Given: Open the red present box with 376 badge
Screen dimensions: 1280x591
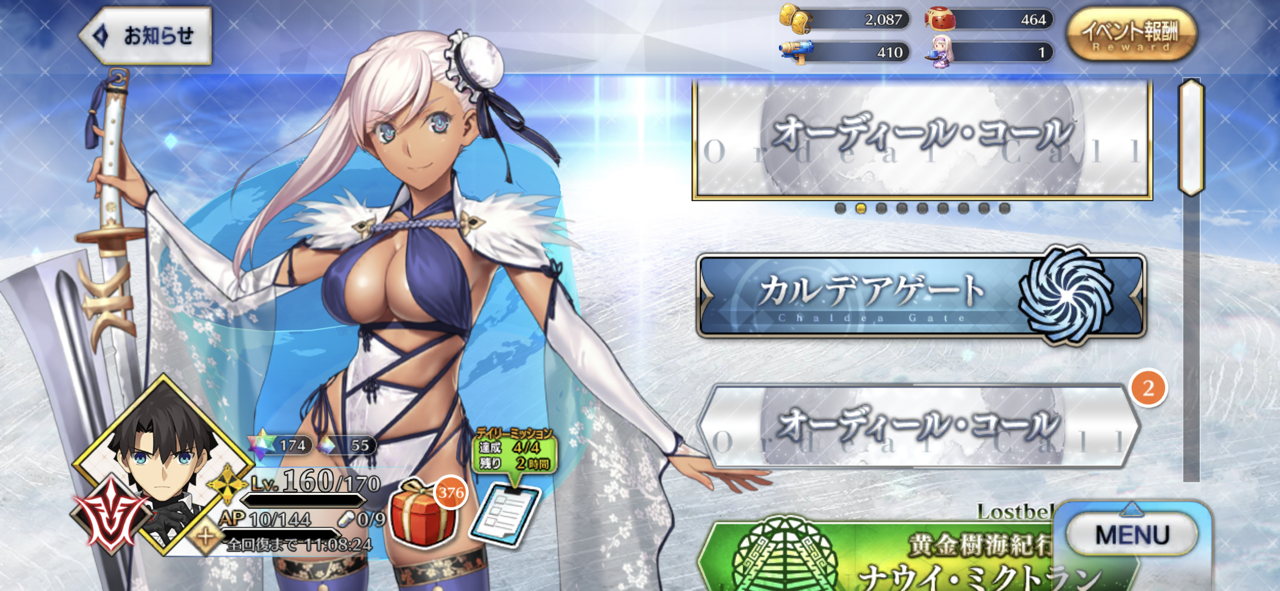Looking at the screenshot, I should [x=420, y=513].
